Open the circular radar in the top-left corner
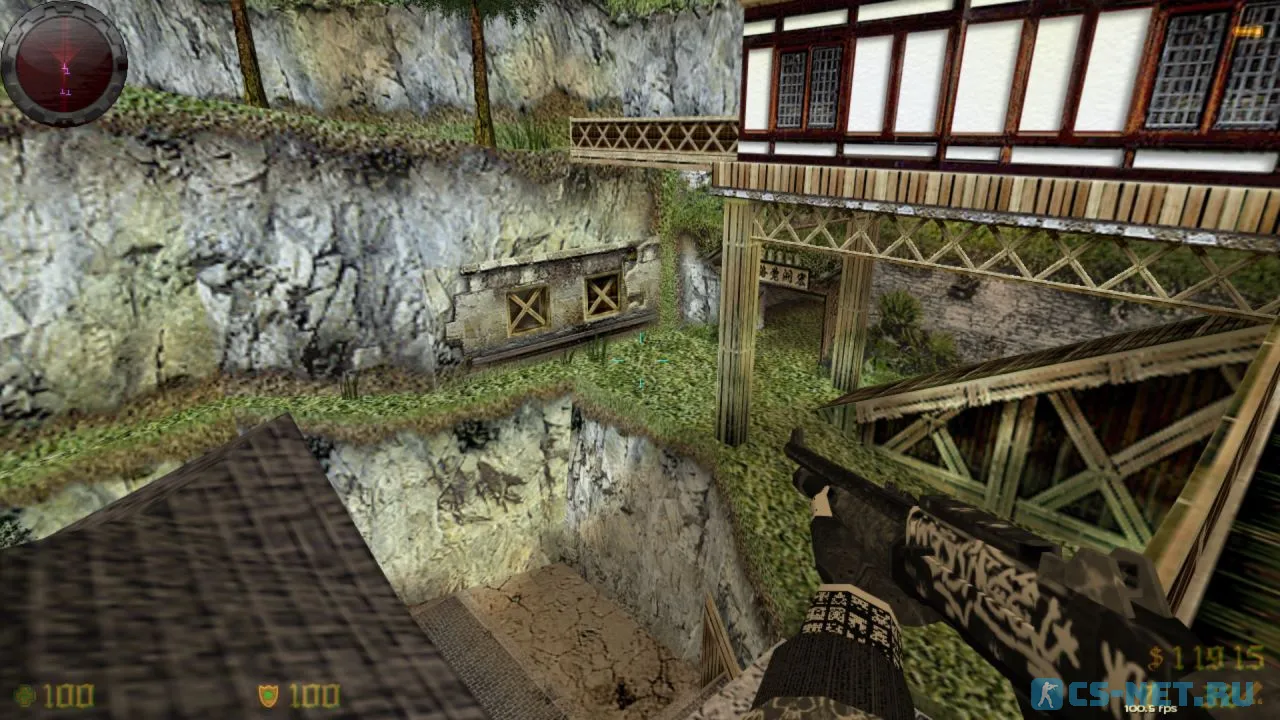1280x720 pixels. pos(63,62)
